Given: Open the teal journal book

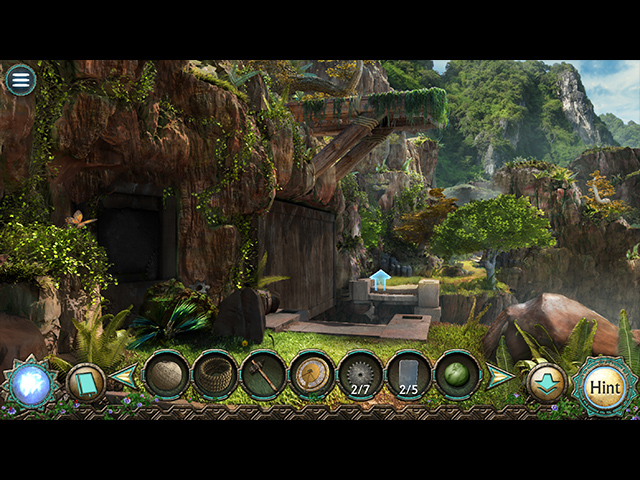Looking at the screenshot, I should point(85,383).
